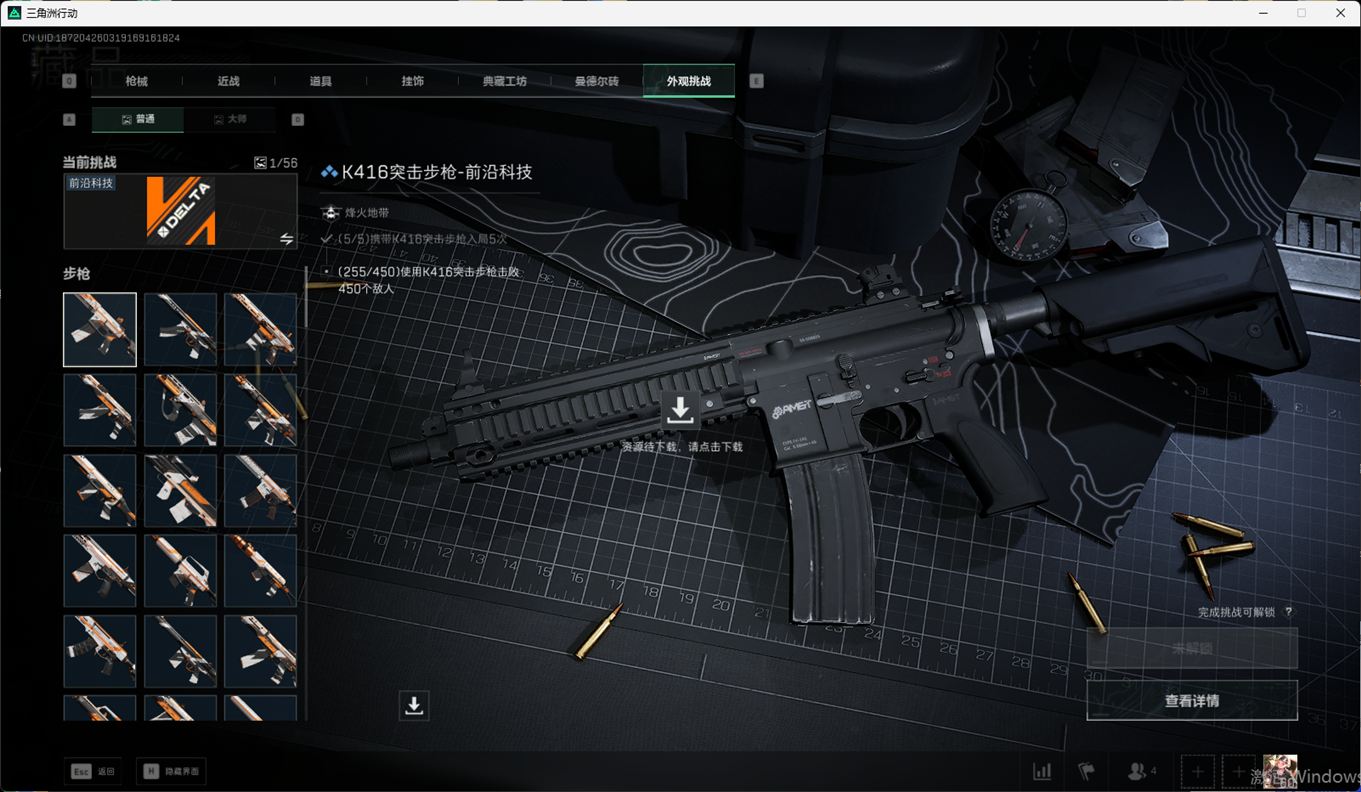Switch to the 曼德尔砖 tab
Viewport: 1361px width, 792px height.
596,81
